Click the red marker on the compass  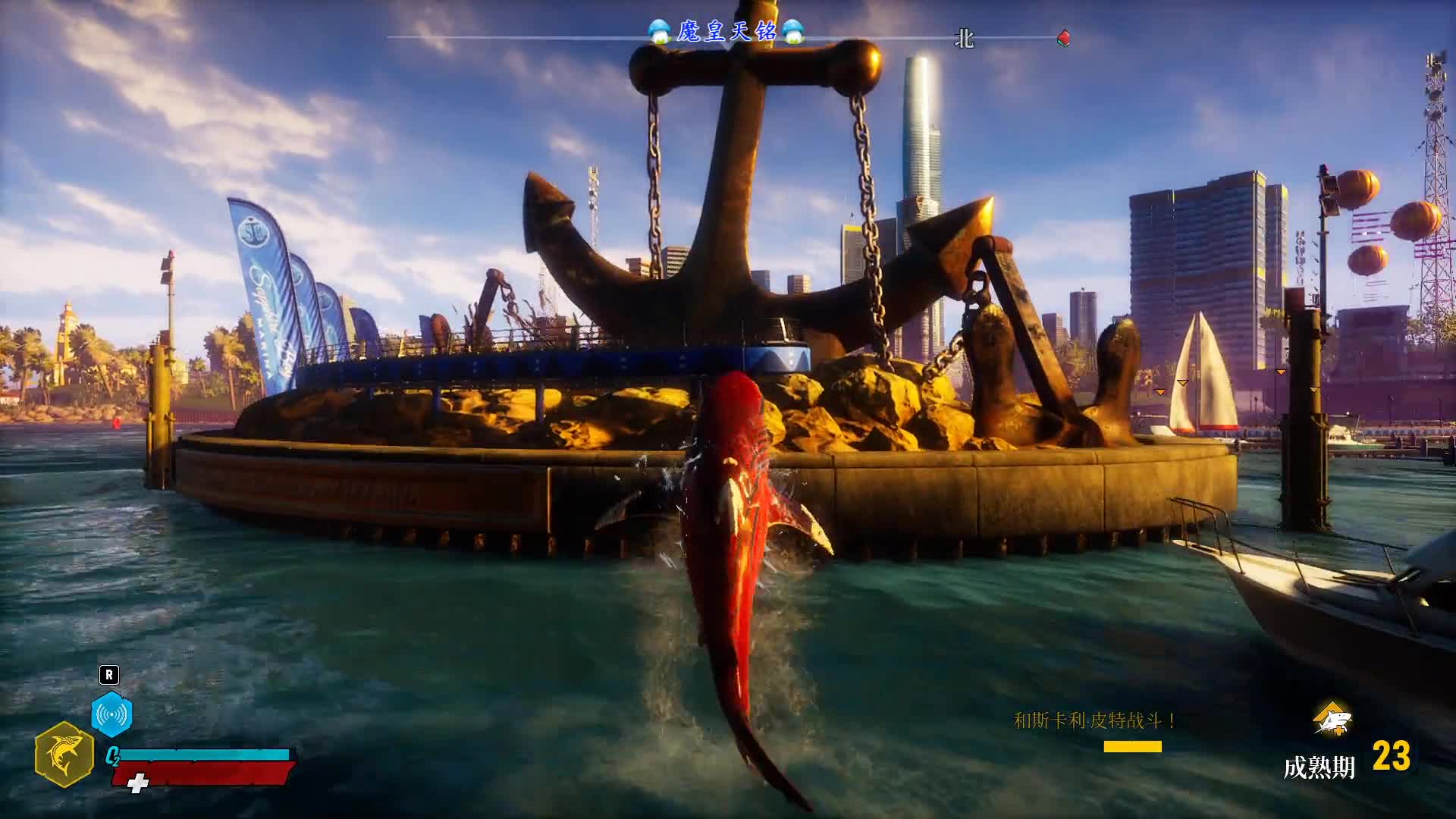pos(1064,38)
